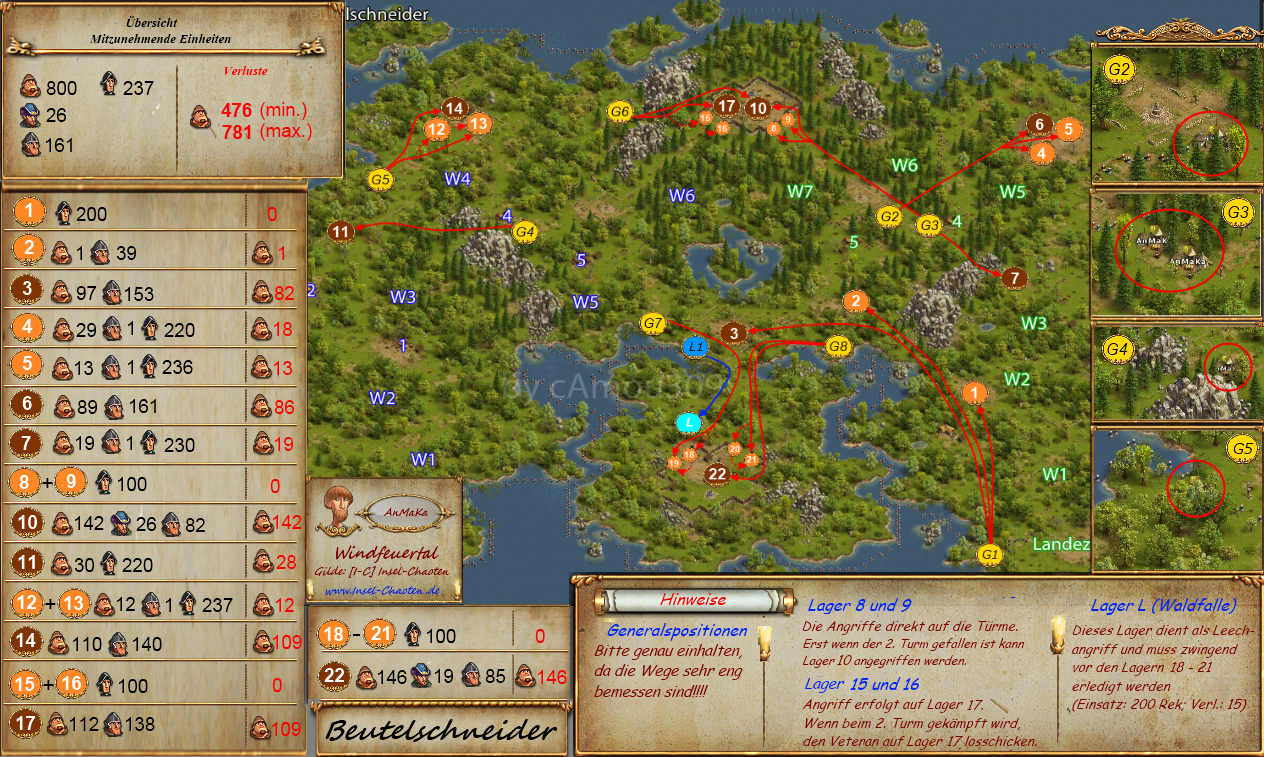The width and height of the screenshot is (1264, 757).
Task: Click the G6 general marker on the map
Action: point(620,112)
